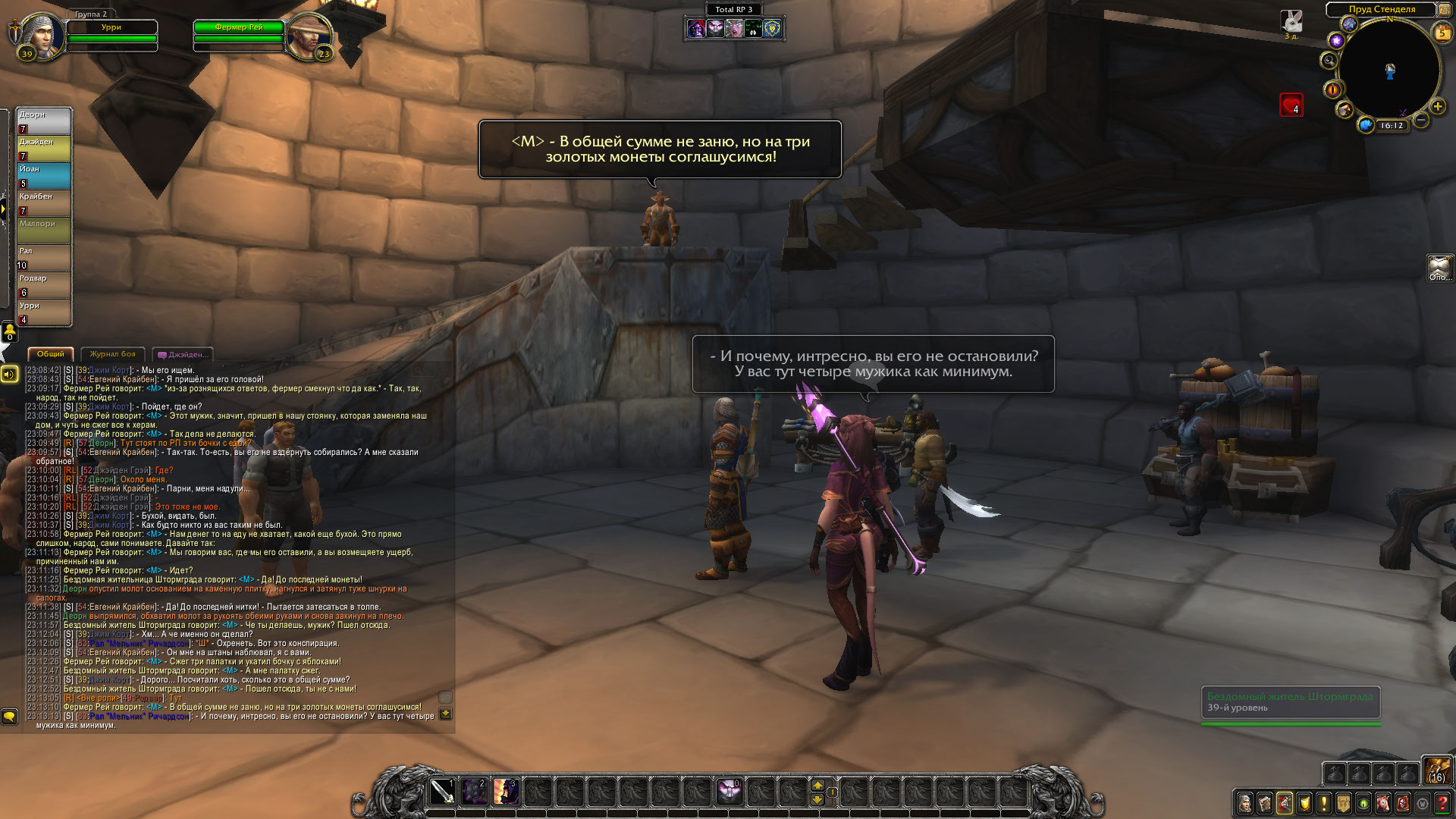Click the minimap tracking magnifier button
This screenshot has width=1456, height=819.
pyautogui.click(x=1329, y=61)
